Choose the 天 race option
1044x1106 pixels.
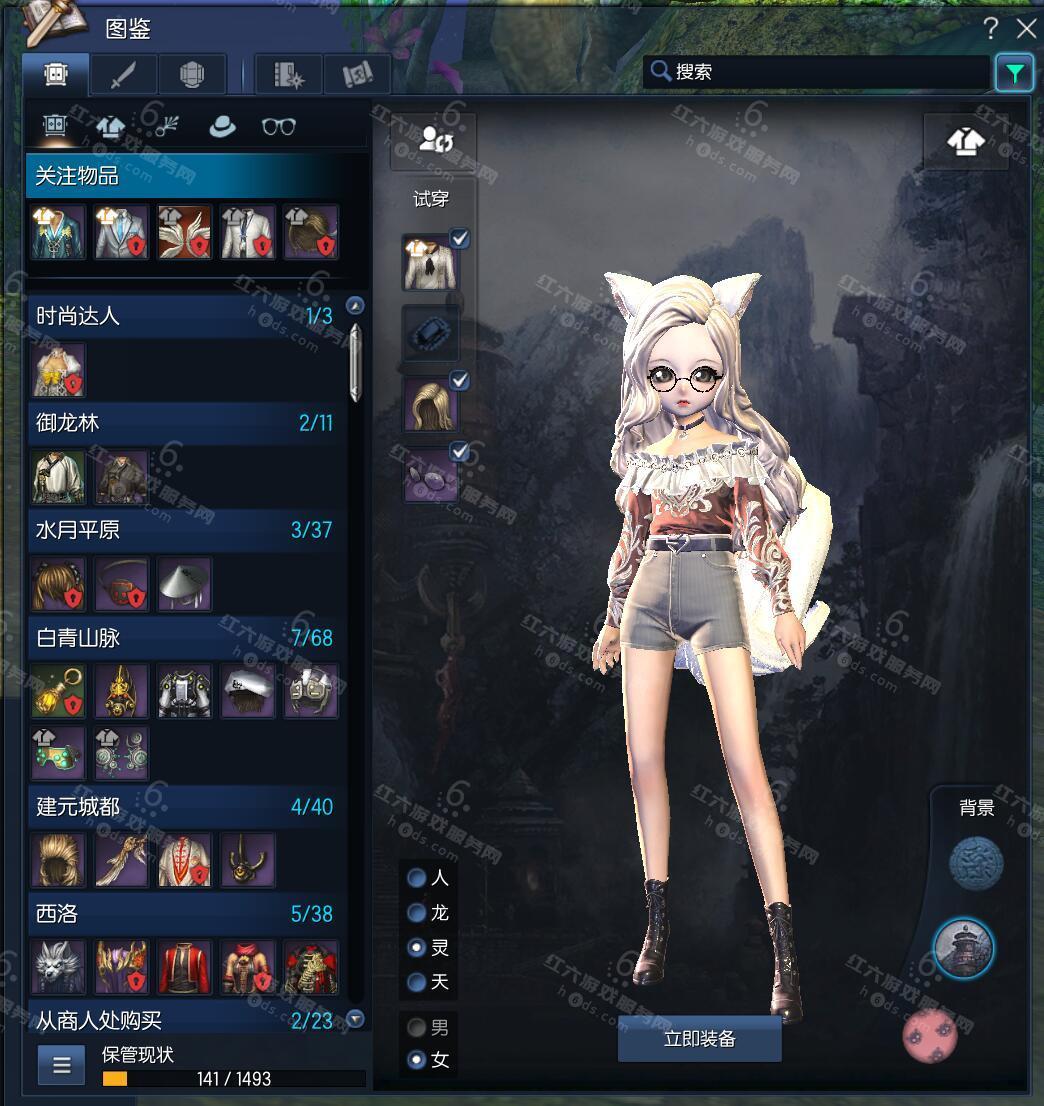click(417, 982)
